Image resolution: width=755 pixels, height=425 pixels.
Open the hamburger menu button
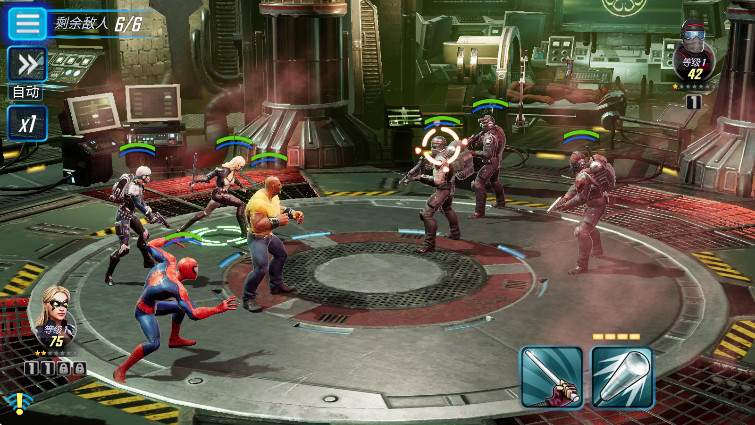27,22
